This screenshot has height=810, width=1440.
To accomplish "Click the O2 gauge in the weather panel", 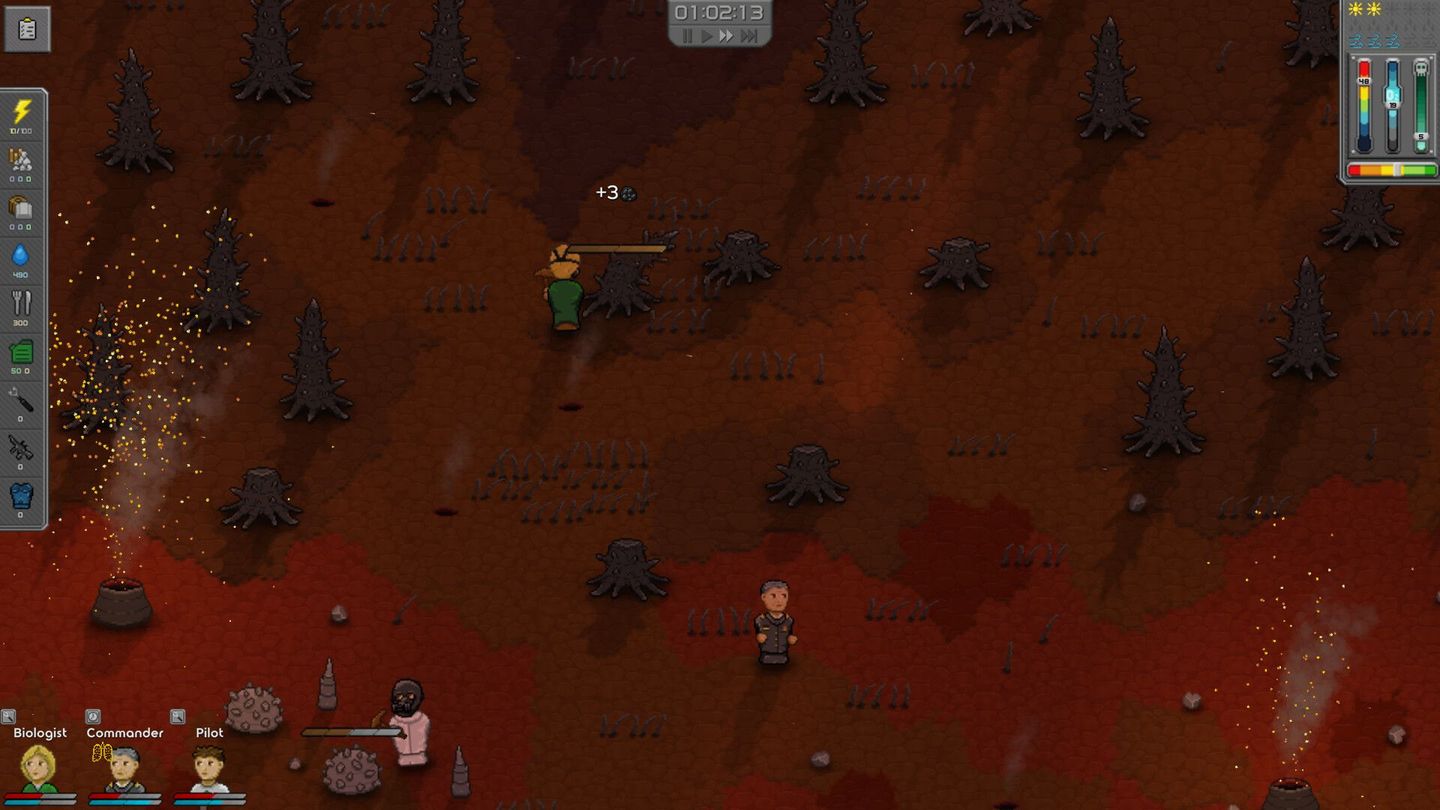I will click(x=1392, y=95).
